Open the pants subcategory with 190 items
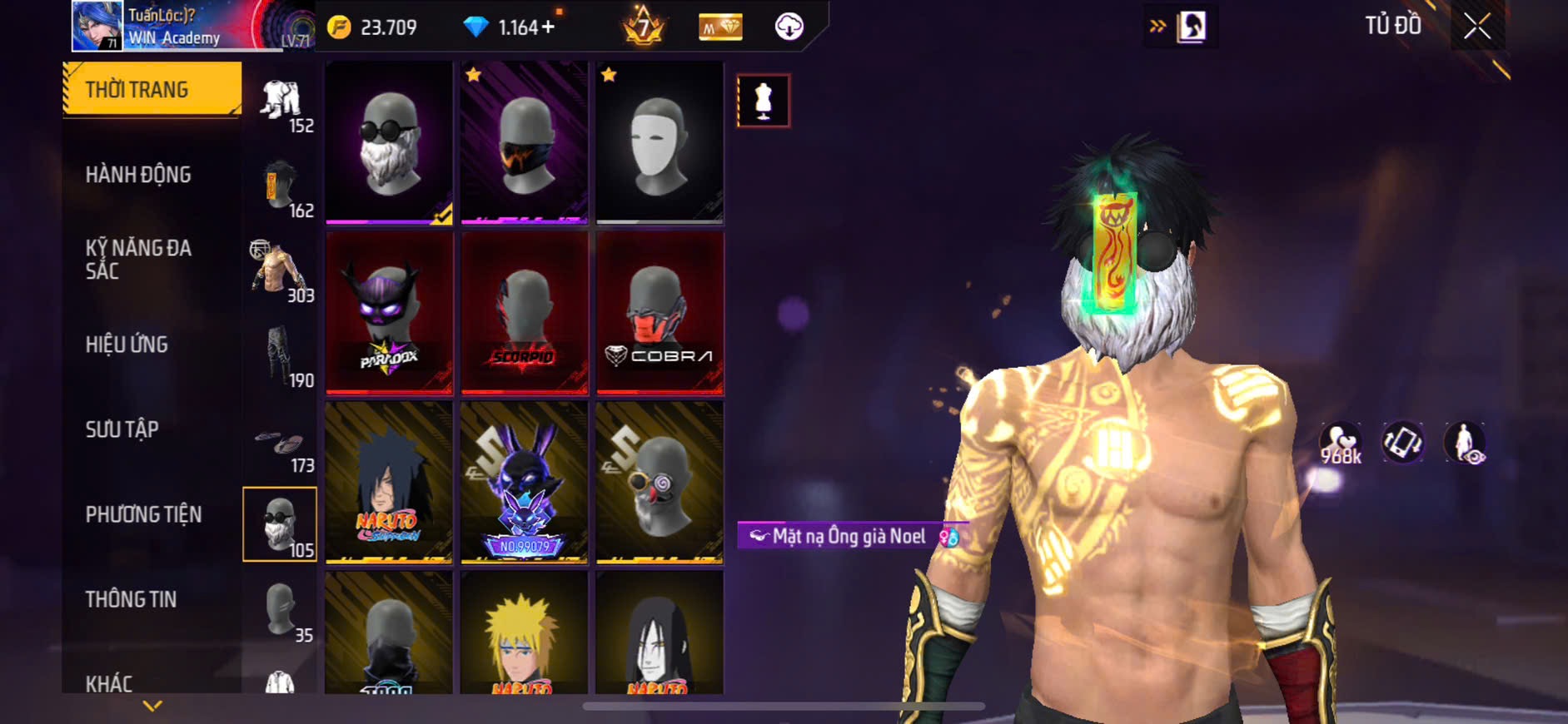Viewport: 1568px width, 724px height. tap(280, 358)
